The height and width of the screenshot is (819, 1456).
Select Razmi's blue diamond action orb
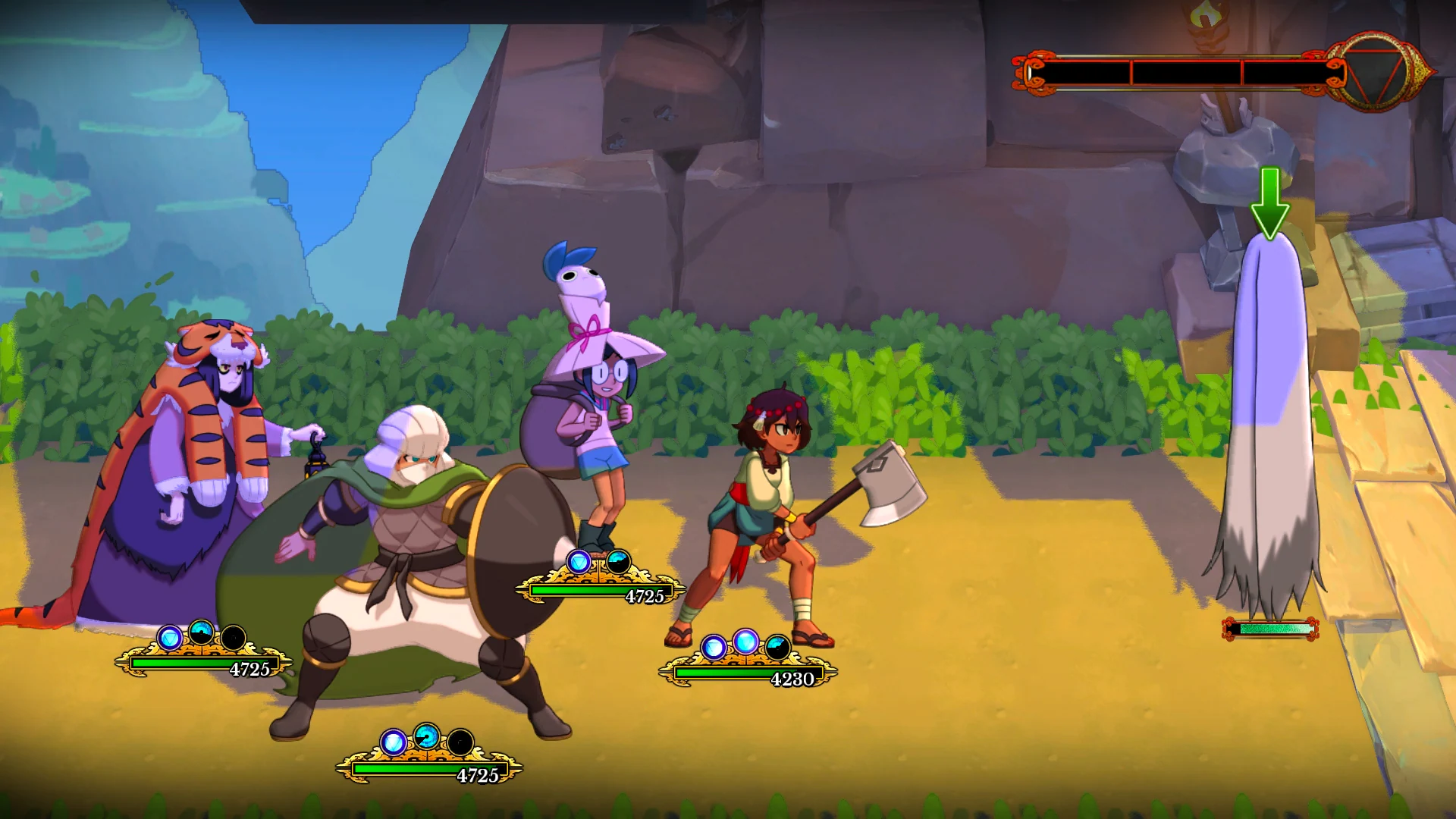coord(170,637)
